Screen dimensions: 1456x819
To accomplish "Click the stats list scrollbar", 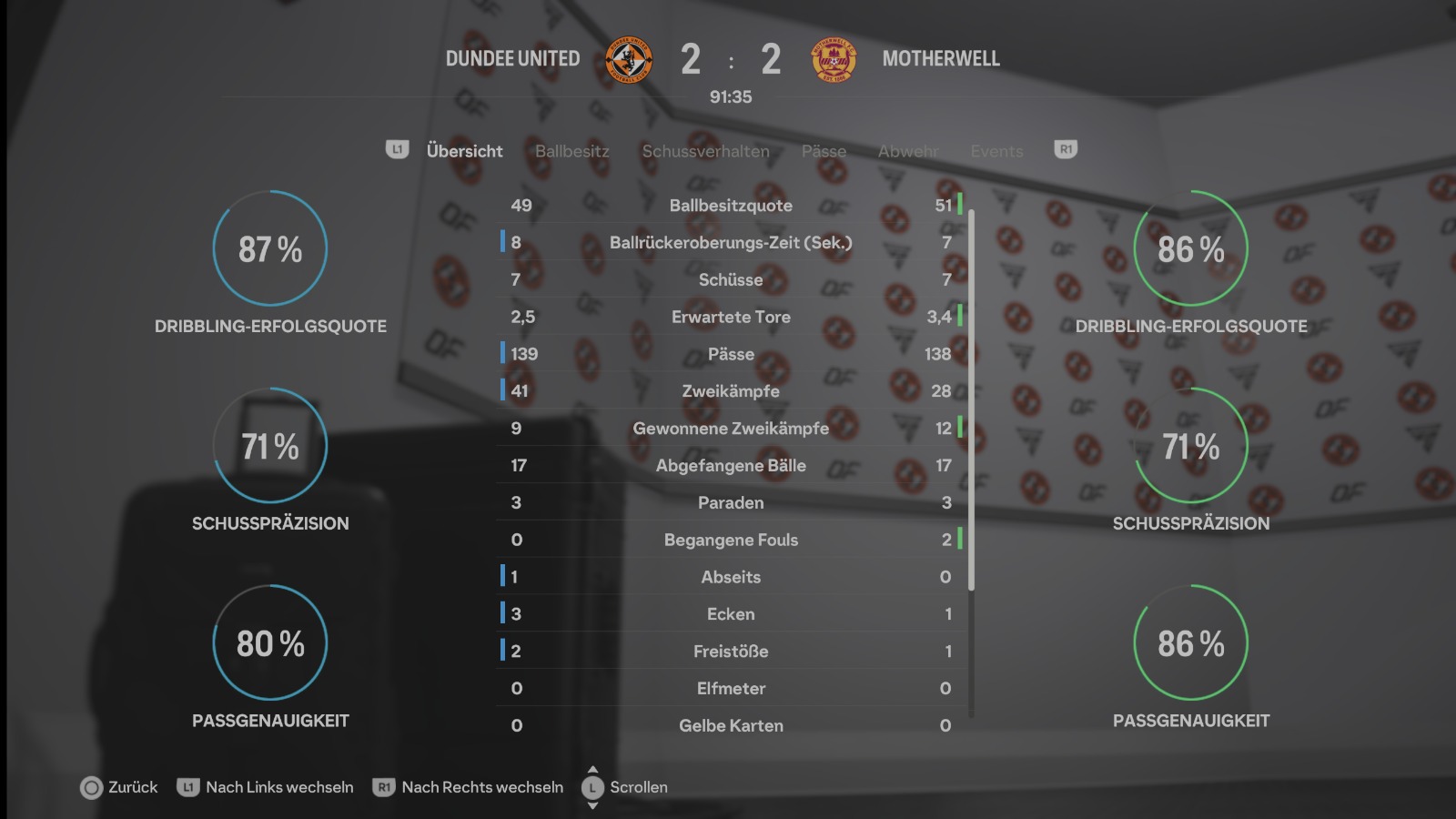I will point(971,400).
